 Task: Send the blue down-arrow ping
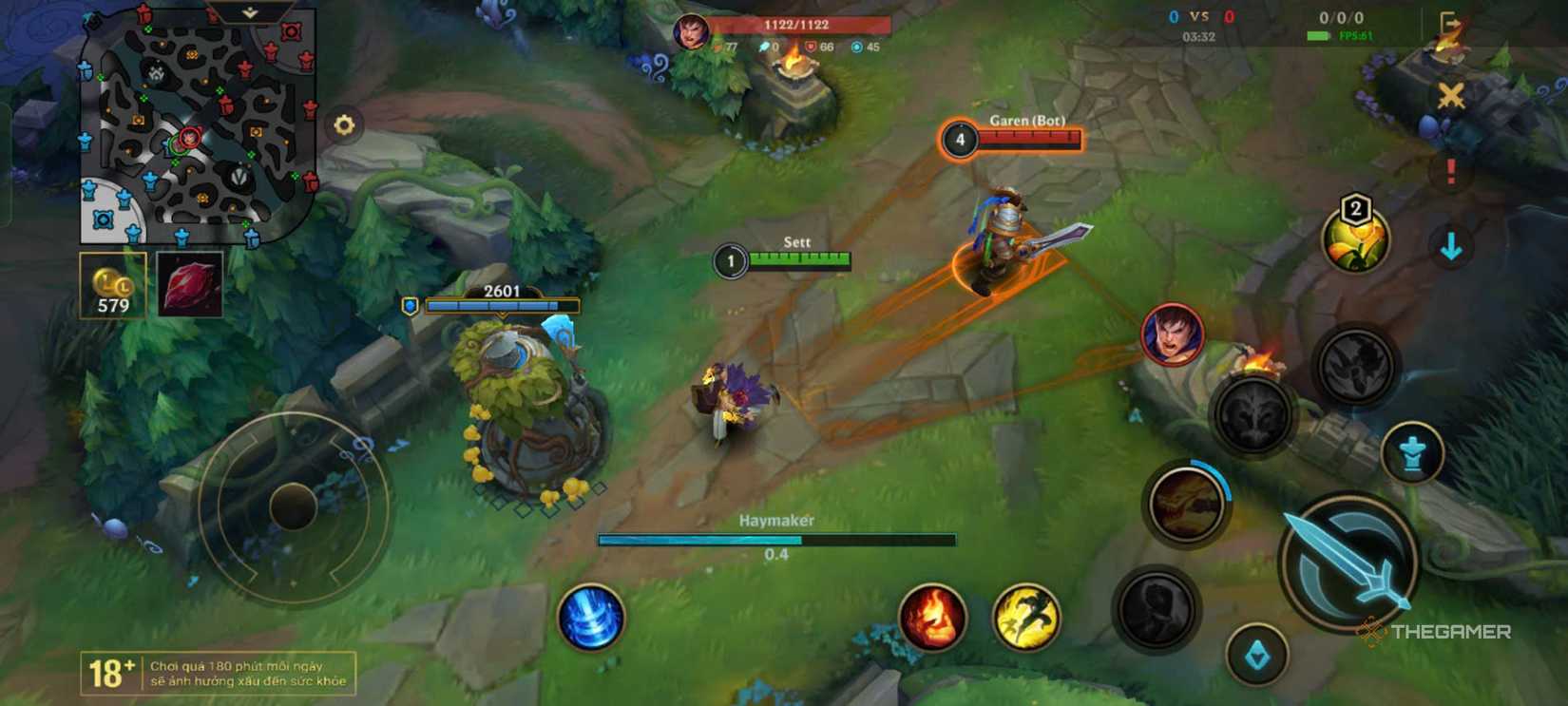pos(1450,247)
